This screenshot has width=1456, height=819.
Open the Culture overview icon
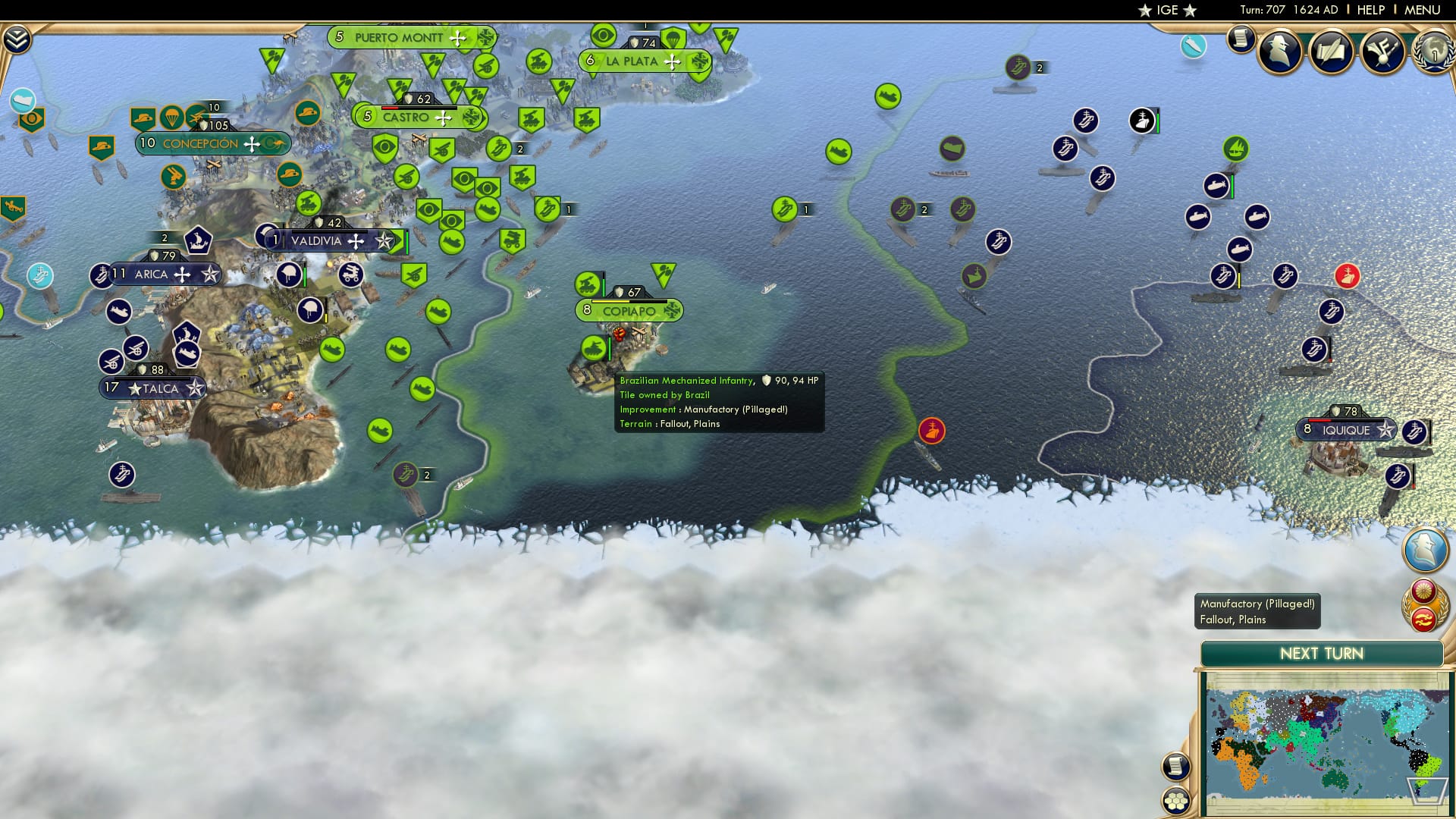coord(1381,51)
